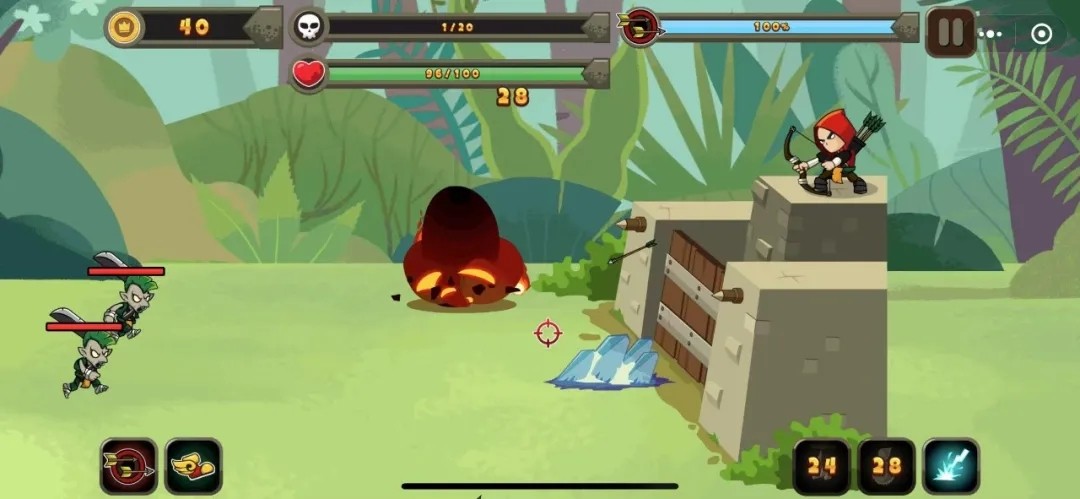The width and height of the screenshot is (1080, 499).
Task: Open the mini-program three-dots menu
Action: point(991,33)
